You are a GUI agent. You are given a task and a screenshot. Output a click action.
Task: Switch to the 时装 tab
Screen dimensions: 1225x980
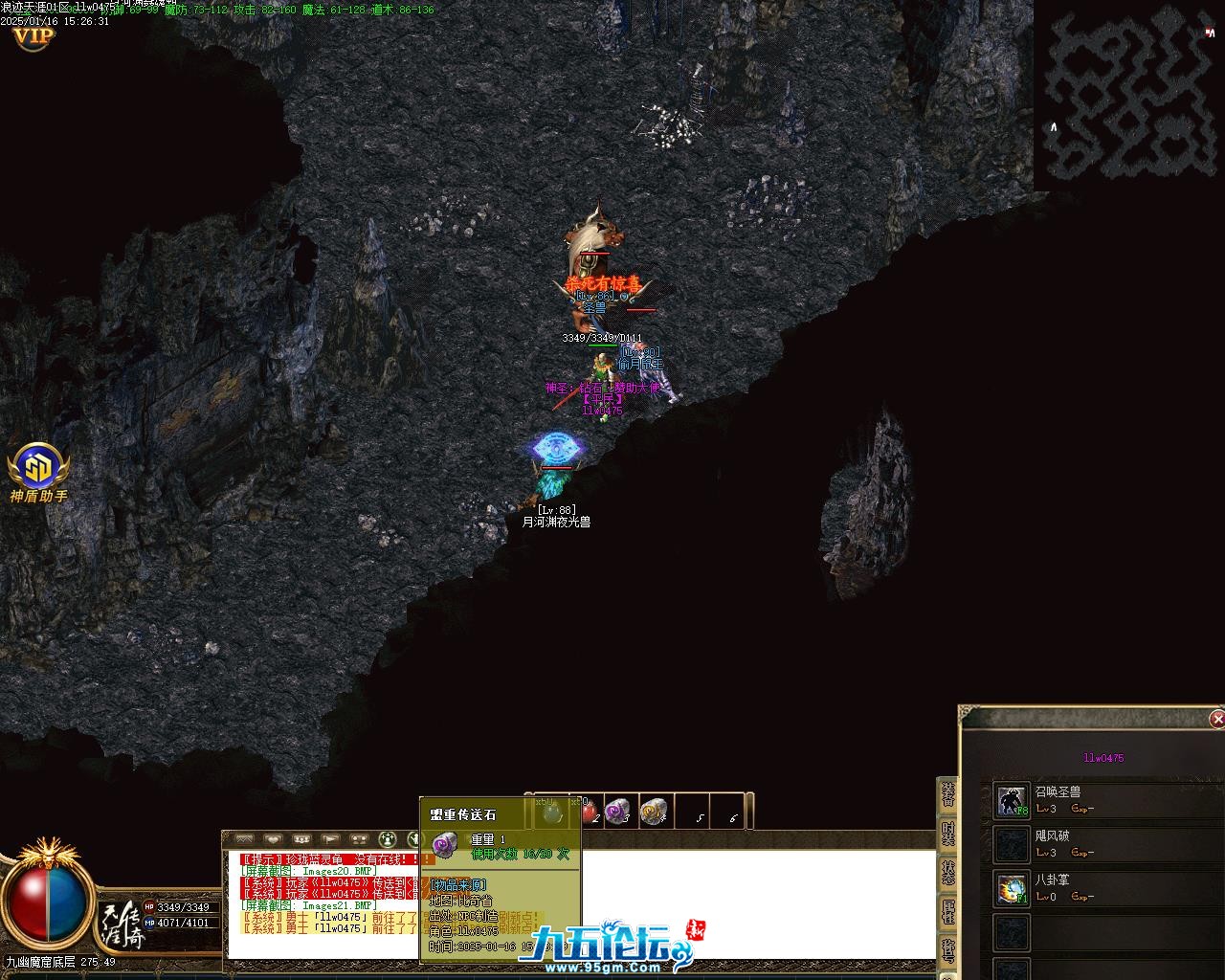[947, 835]
